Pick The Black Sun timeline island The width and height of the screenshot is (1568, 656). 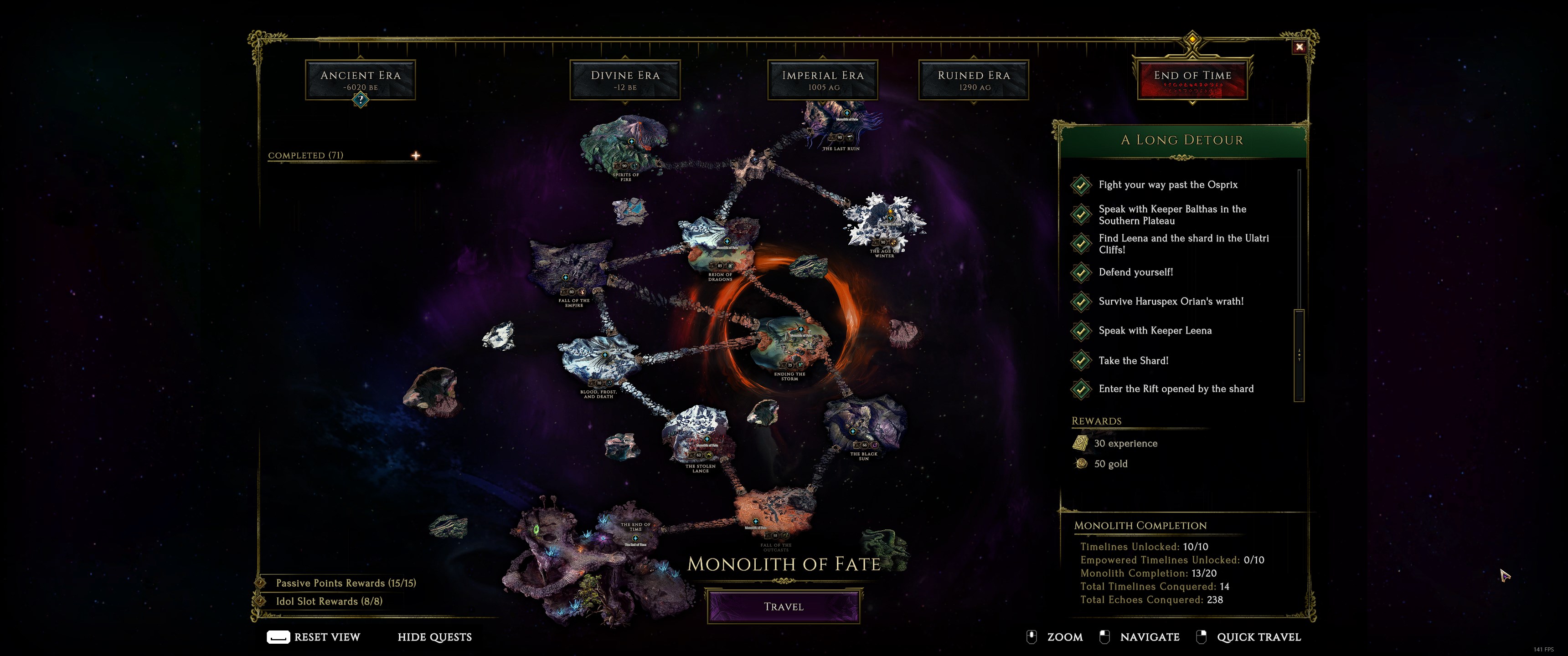tap(863, 426)
